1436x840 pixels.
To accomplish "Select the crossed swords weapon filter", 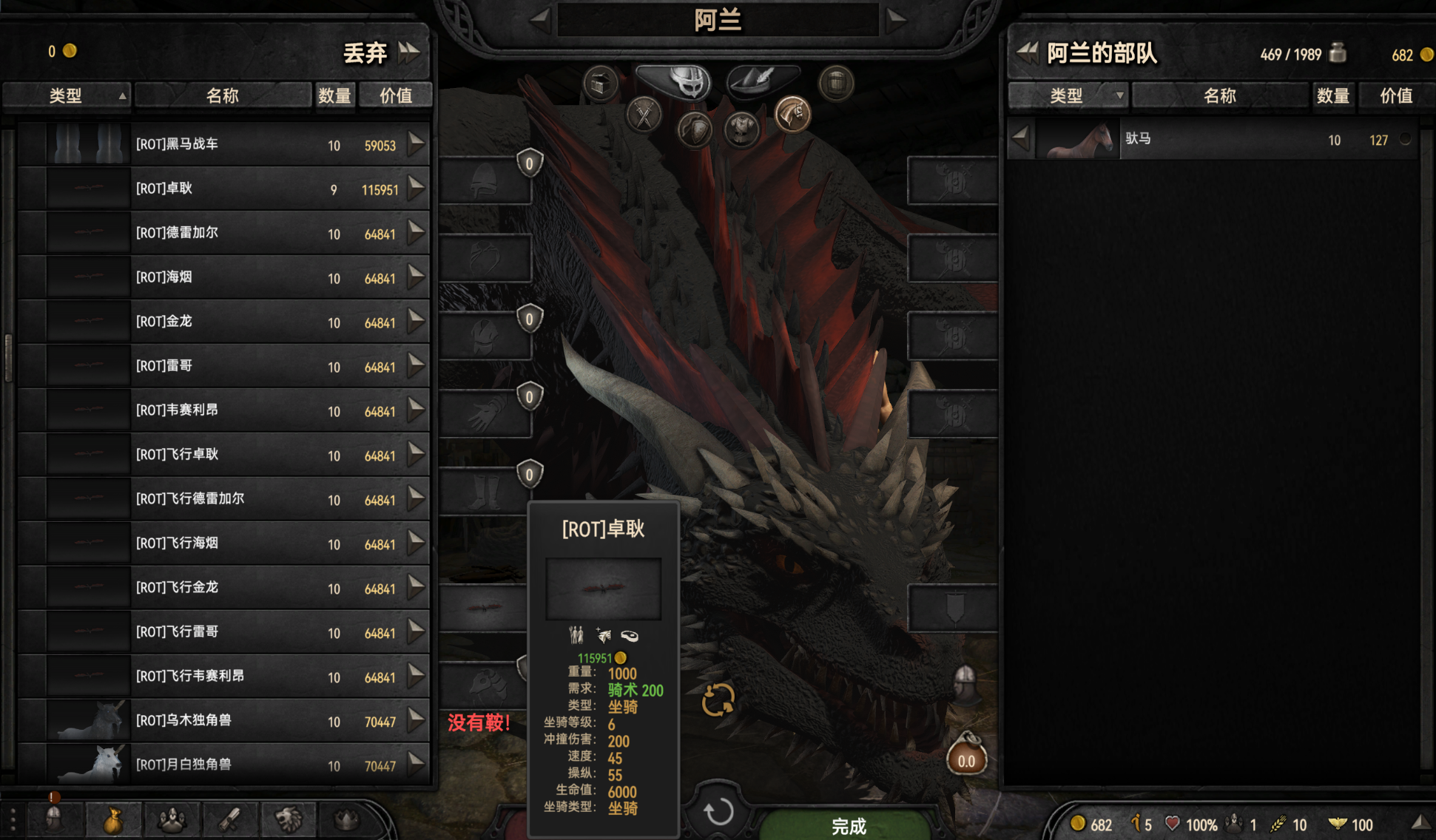I will point(644,115).
